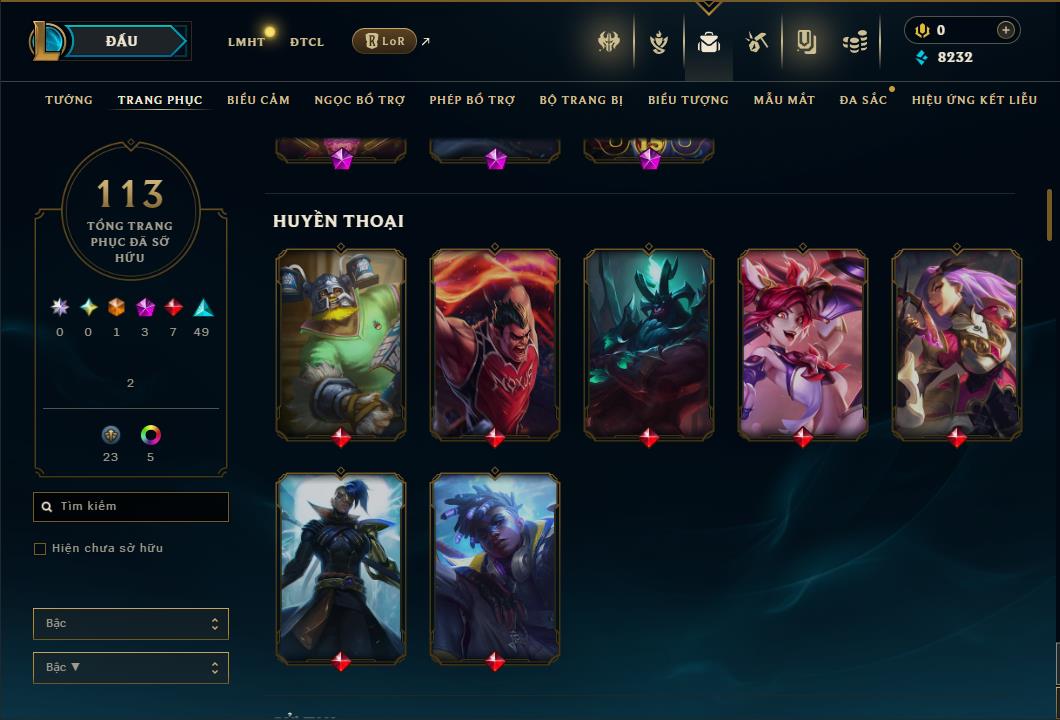Open the first Bậc dropdown
Screen dimensions: 1060x720
pos(131,624)
